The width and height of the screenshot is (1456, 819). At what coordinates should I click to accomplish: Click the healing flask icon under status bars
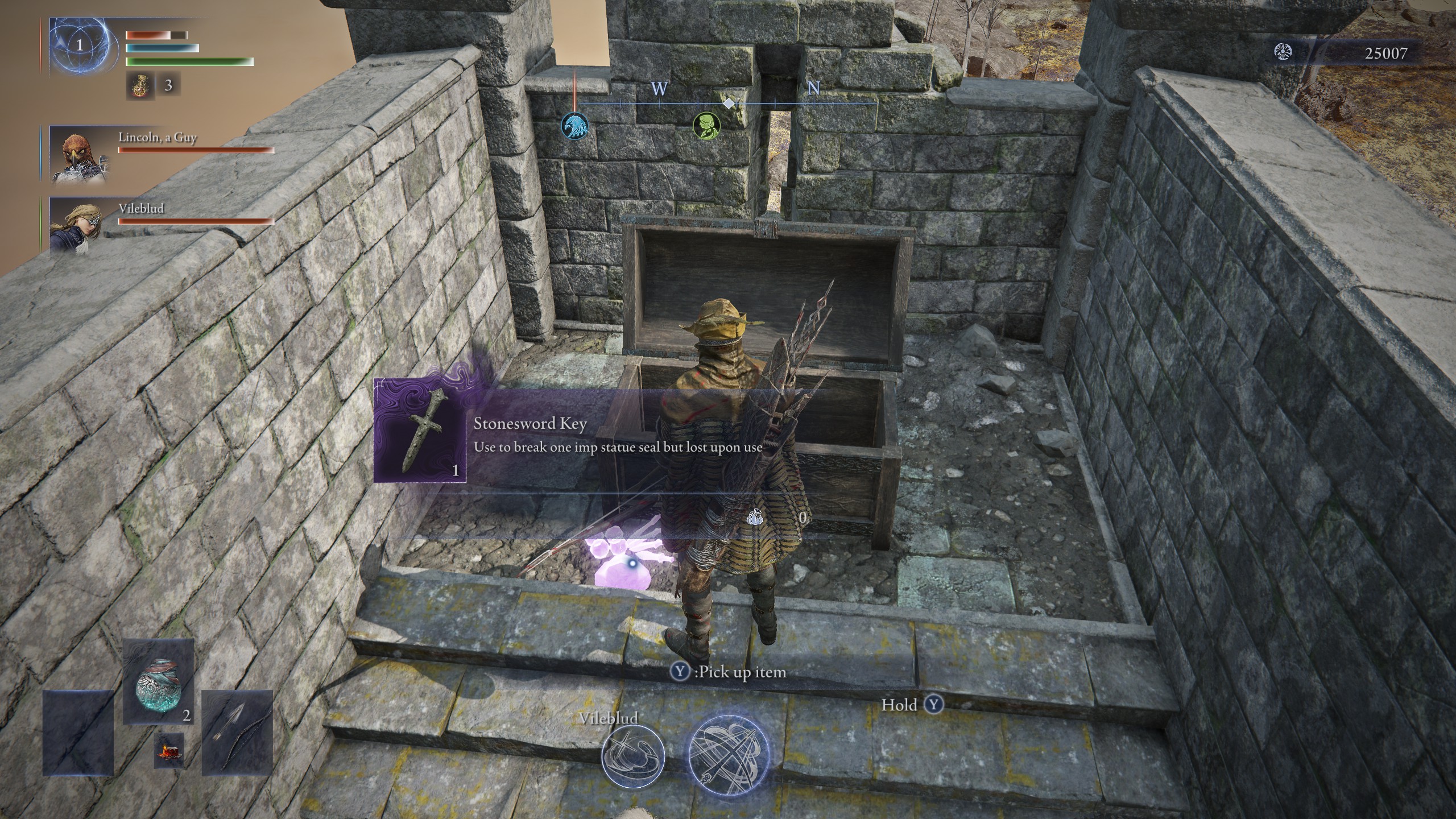coord(138,86)
